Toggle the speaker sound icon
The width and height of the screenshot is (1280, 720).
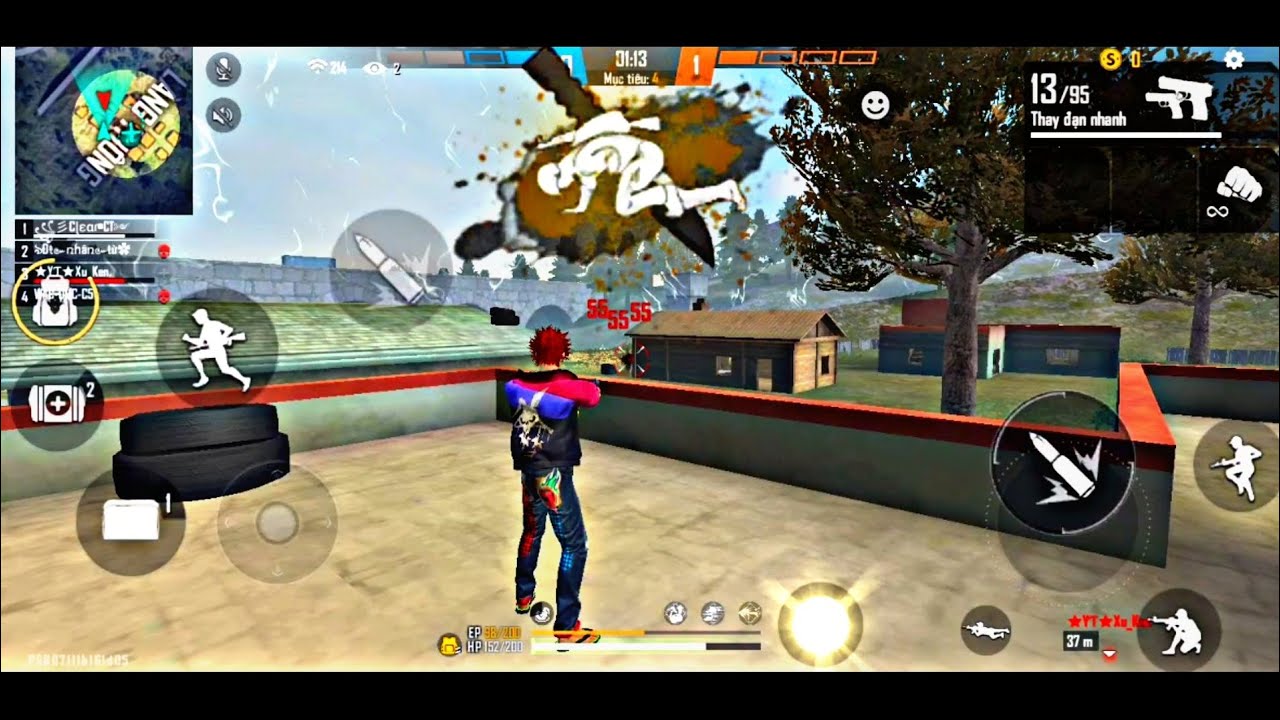[x=224, y=116]
